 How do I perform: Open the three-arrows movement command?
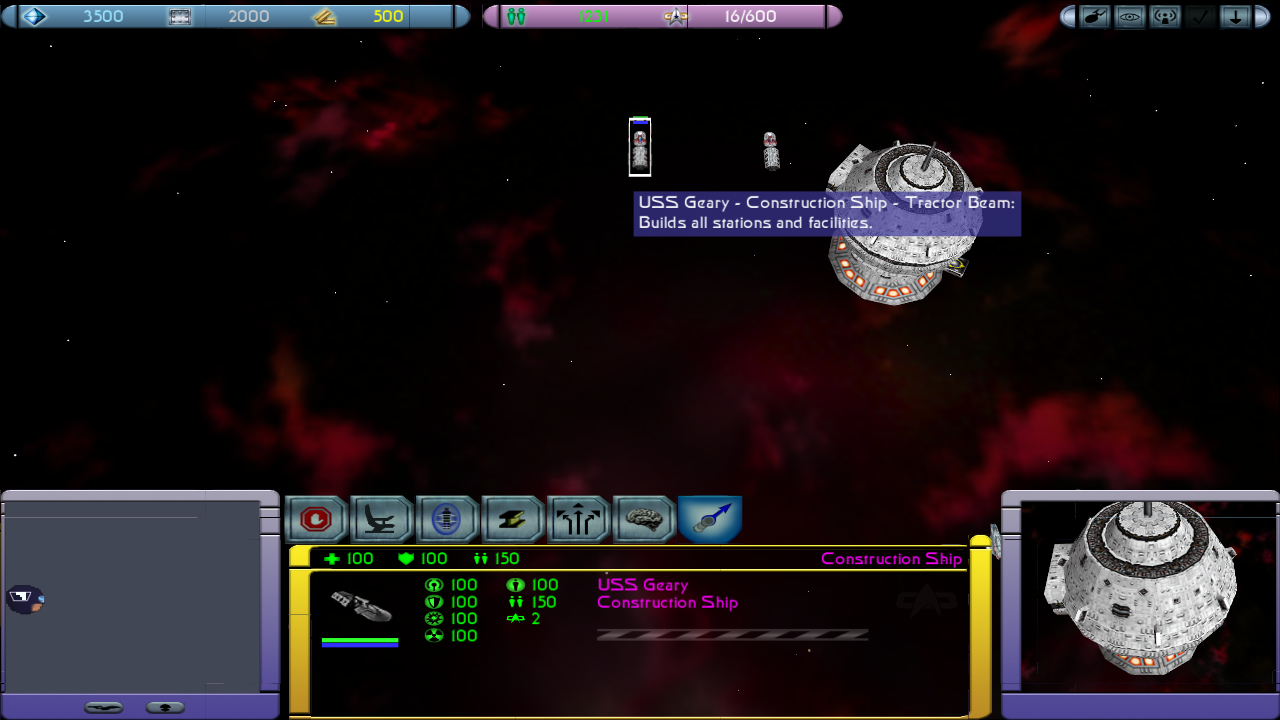click(578, 520)
